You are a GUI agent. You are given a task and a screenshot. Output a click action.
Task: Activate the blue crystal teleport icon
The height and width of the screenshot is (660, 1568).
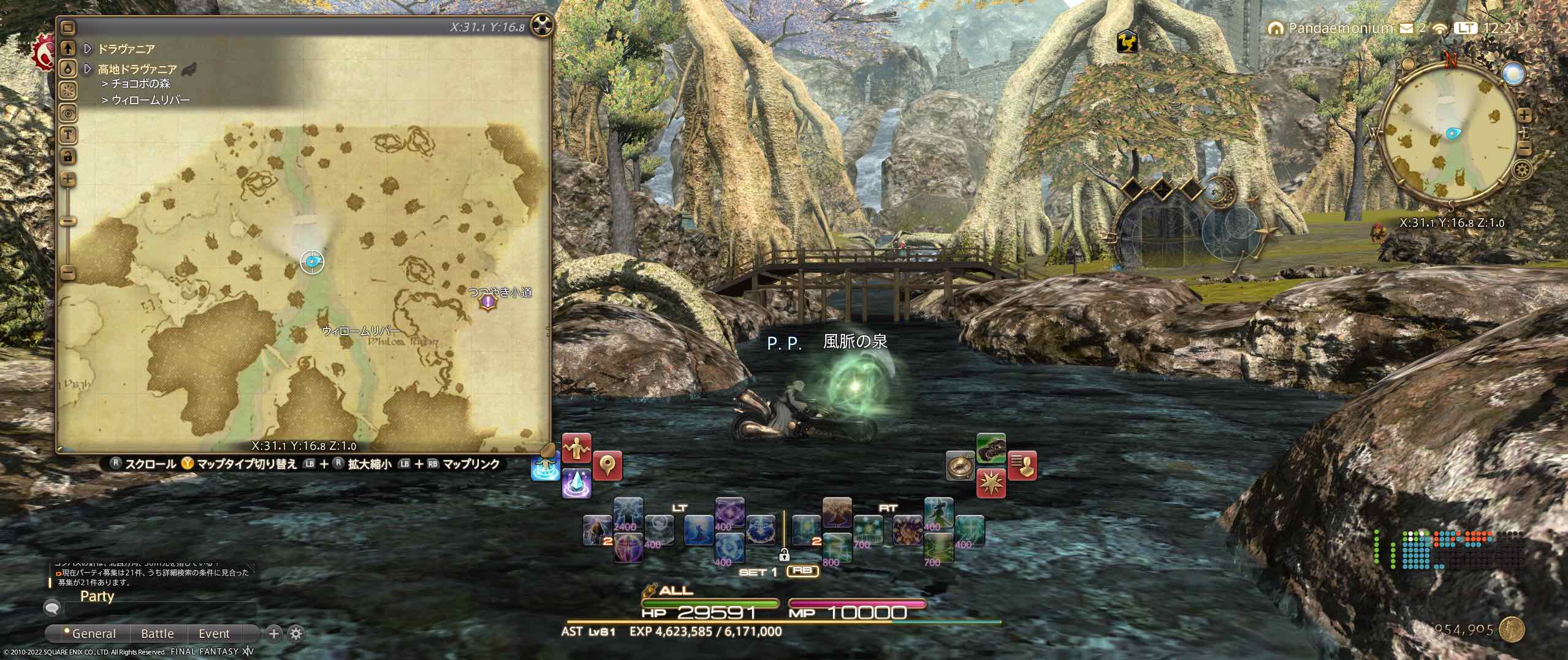pyautogui.click(x=576, y=483)
